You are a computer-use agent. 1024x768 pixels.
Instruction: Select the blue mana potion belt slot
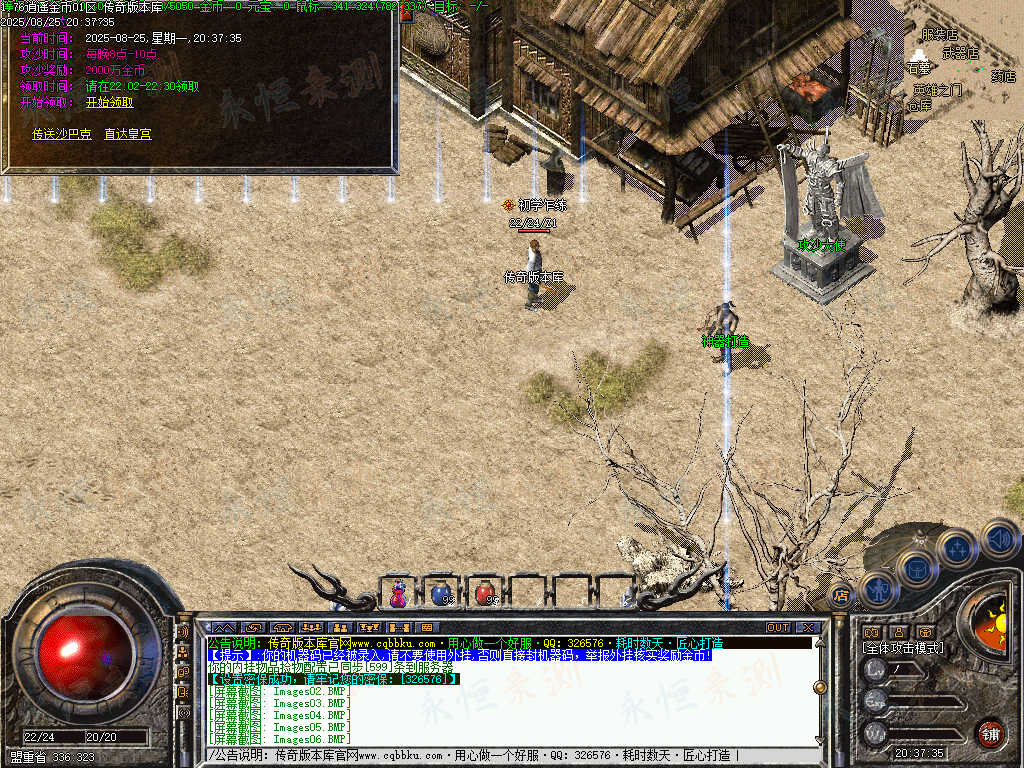pyautogui.click(x=440, y=594)
